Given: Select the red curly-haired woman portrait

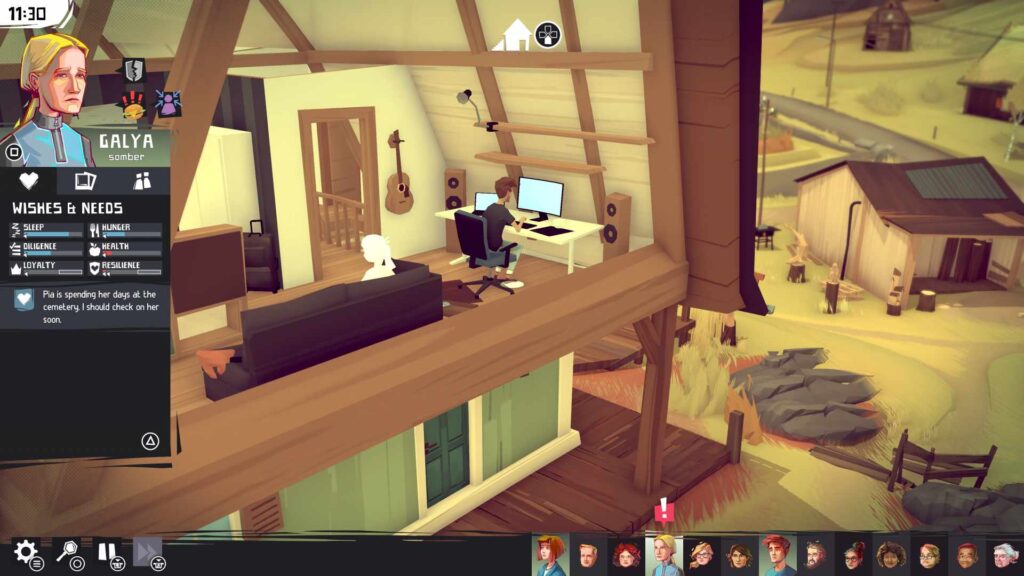Looking at the screenshot, I should pyautogui.click(x=626, y=556).
